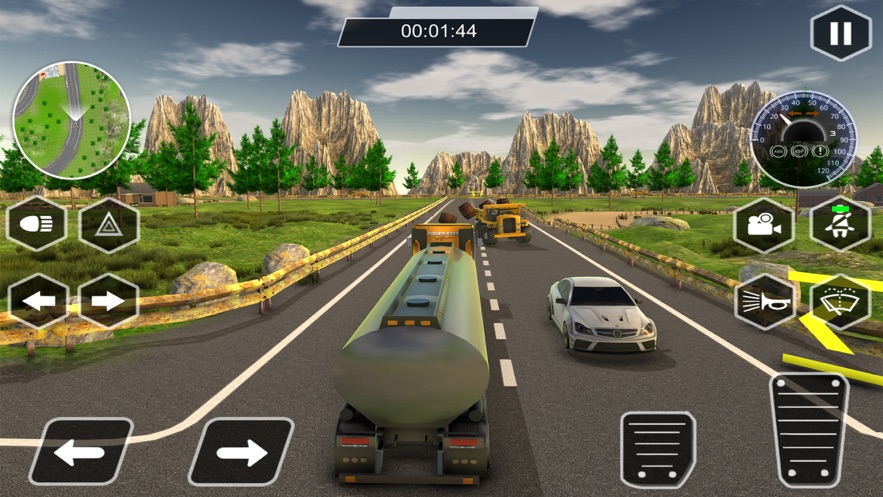Activate the windshield wiper button
The image size is (883, 497).
pos(840,301)
